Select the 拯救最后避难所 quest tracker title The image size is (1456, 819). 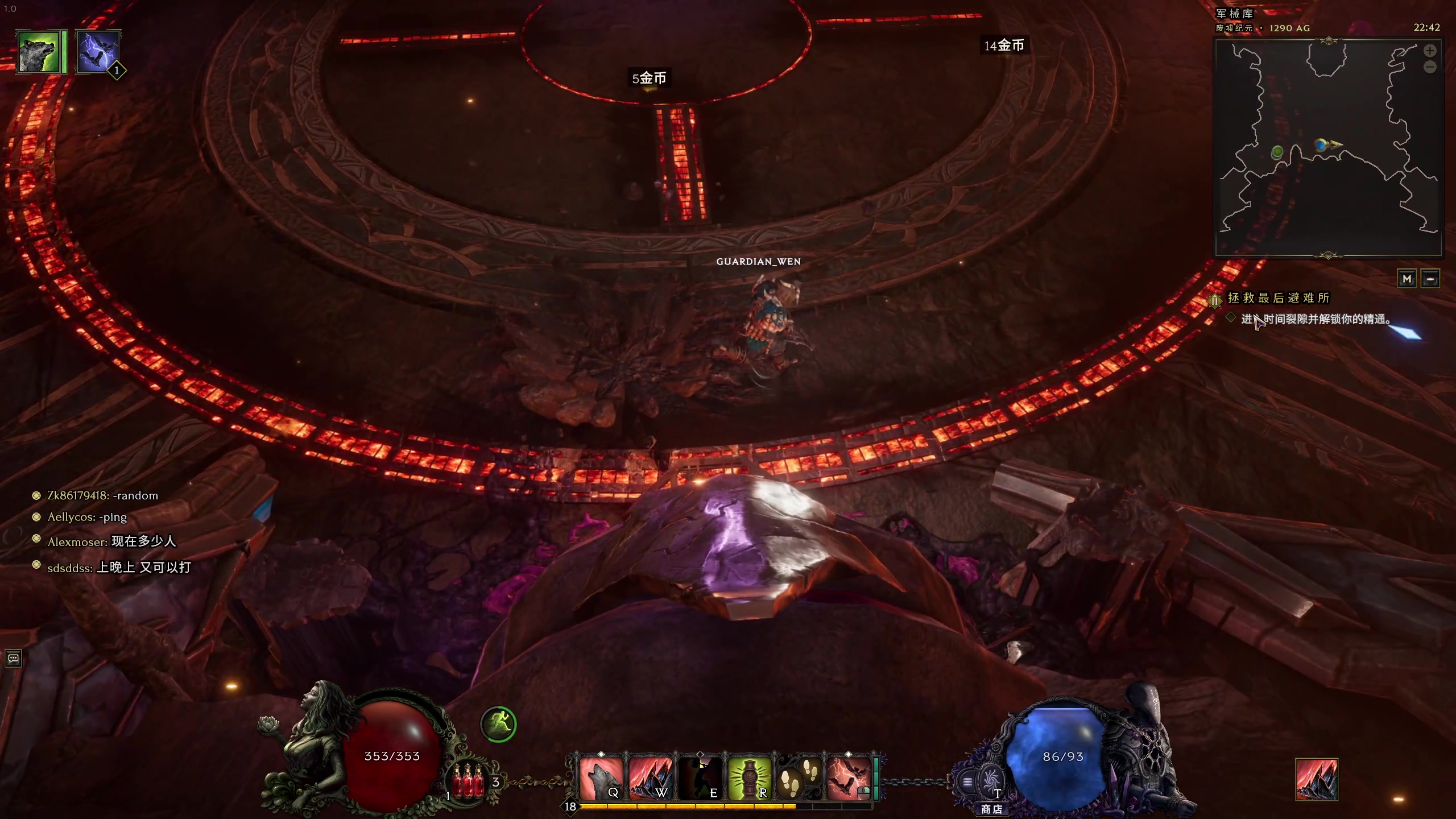tap(1279, 298)
